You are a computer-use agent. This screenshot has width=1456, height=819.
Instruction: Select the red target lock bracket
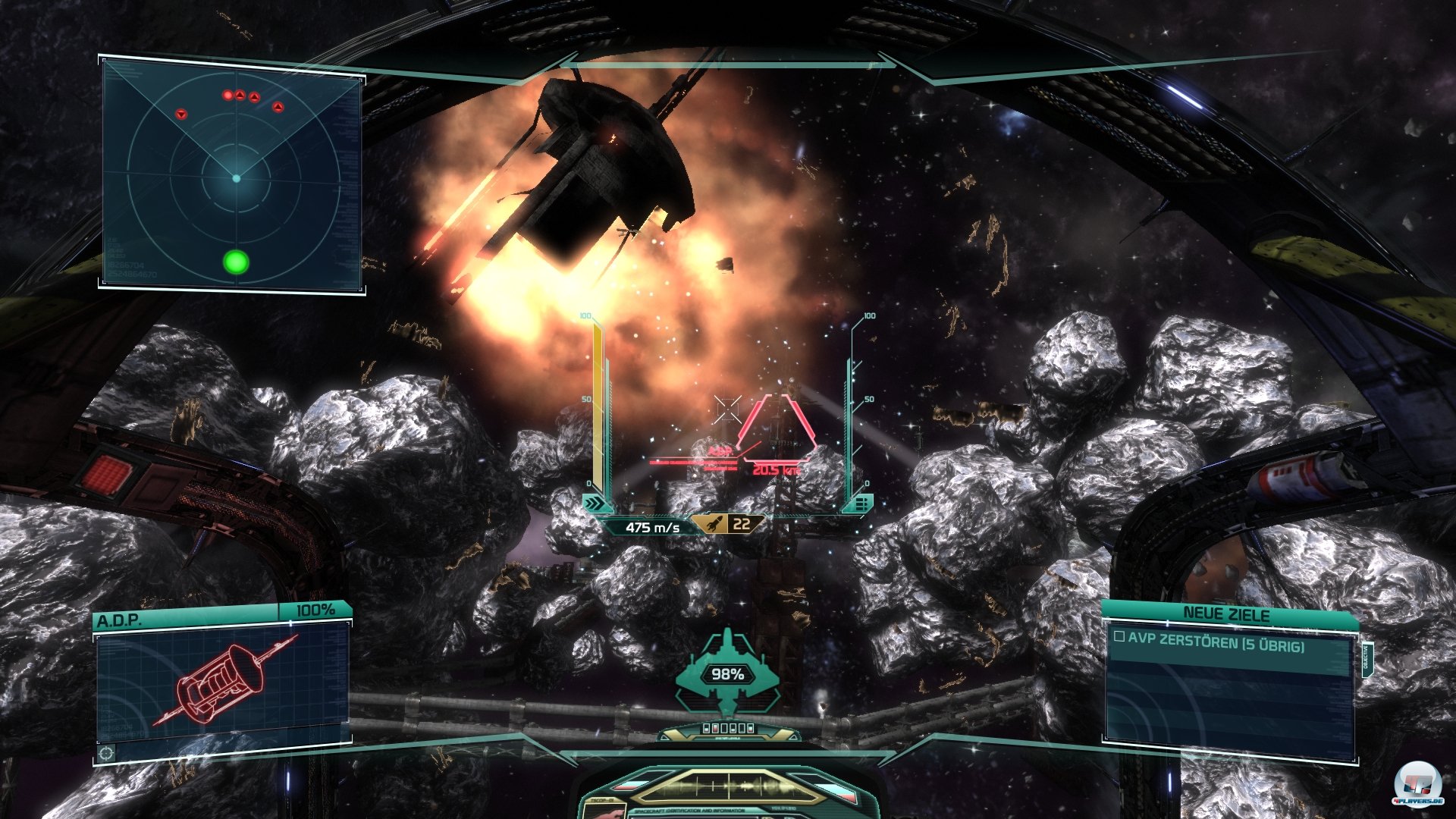coord(777,425)
